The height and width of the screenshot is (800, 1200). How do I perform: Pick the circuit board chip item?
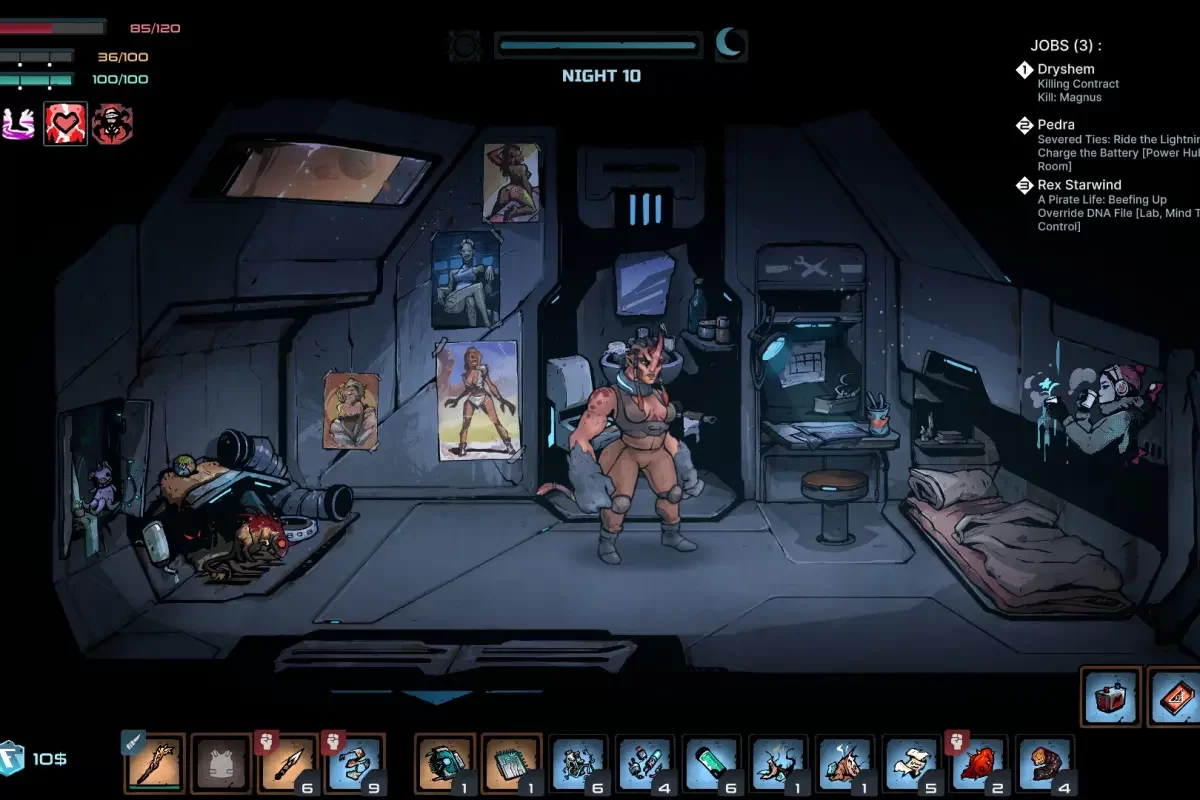(511, 765)
